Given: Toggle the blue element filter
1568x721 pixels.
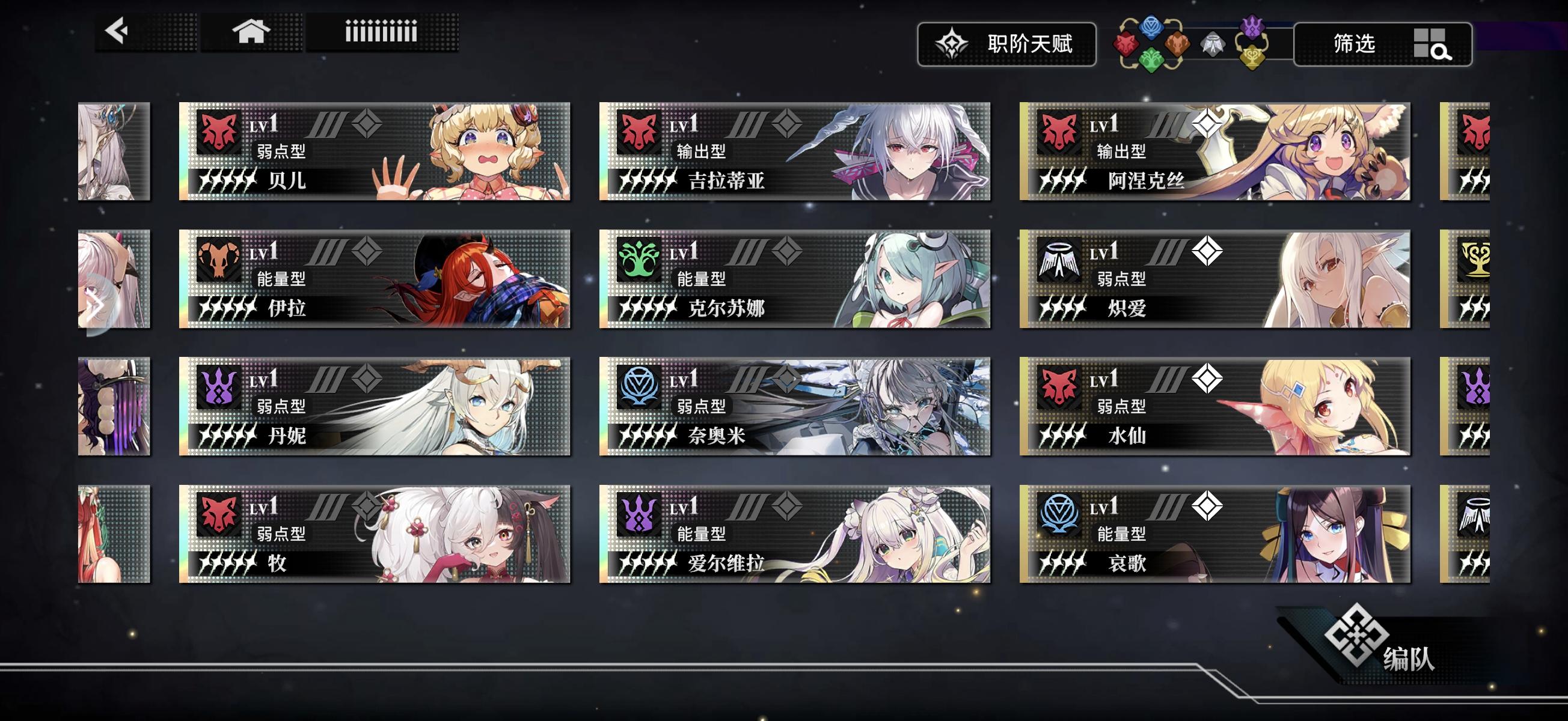Looking at the screenshot, I should (x=1153, y=29).
